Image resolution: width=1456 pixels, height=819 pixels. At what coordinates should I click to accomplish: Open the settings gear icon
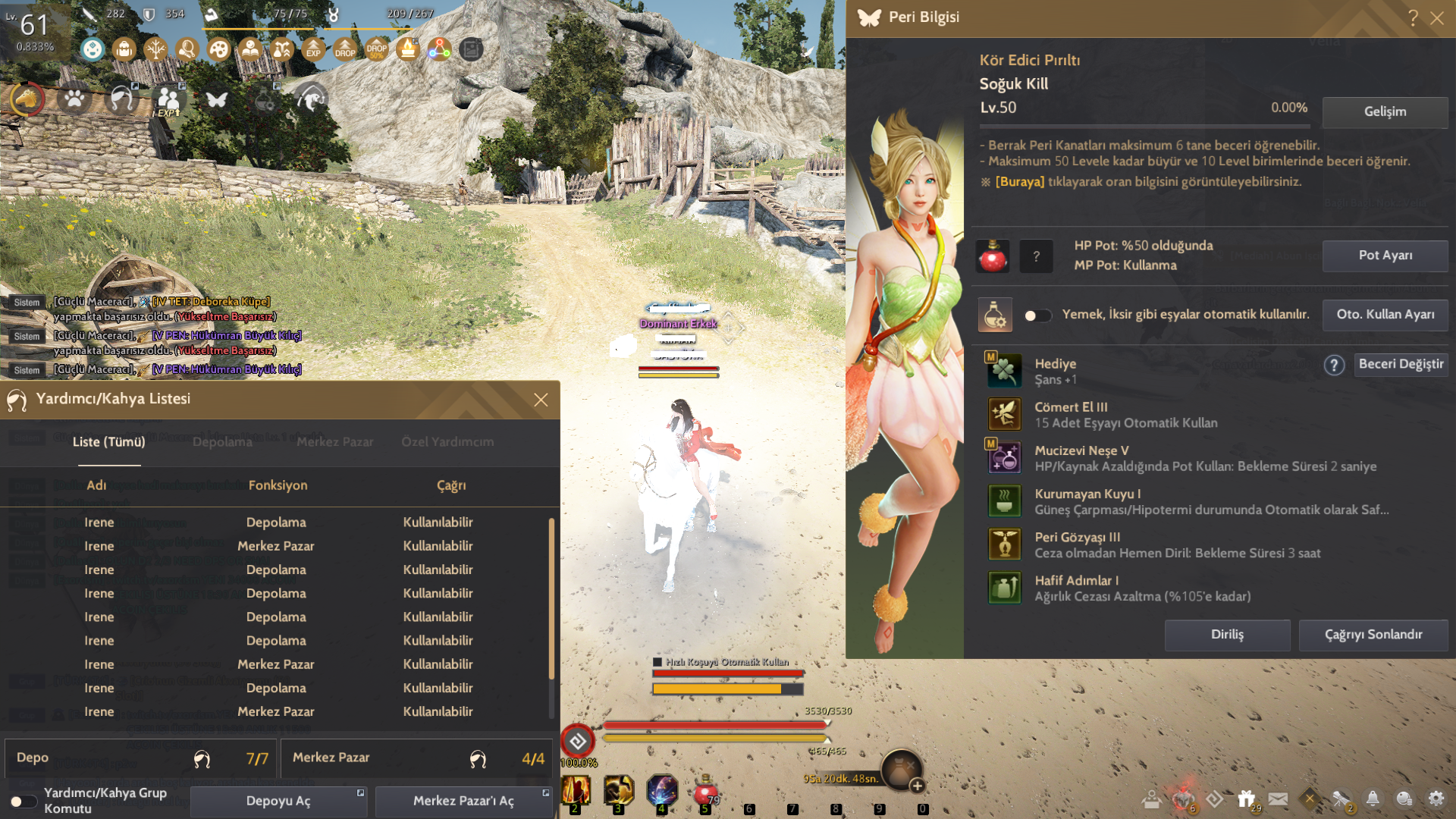[x=1436, y=799]
